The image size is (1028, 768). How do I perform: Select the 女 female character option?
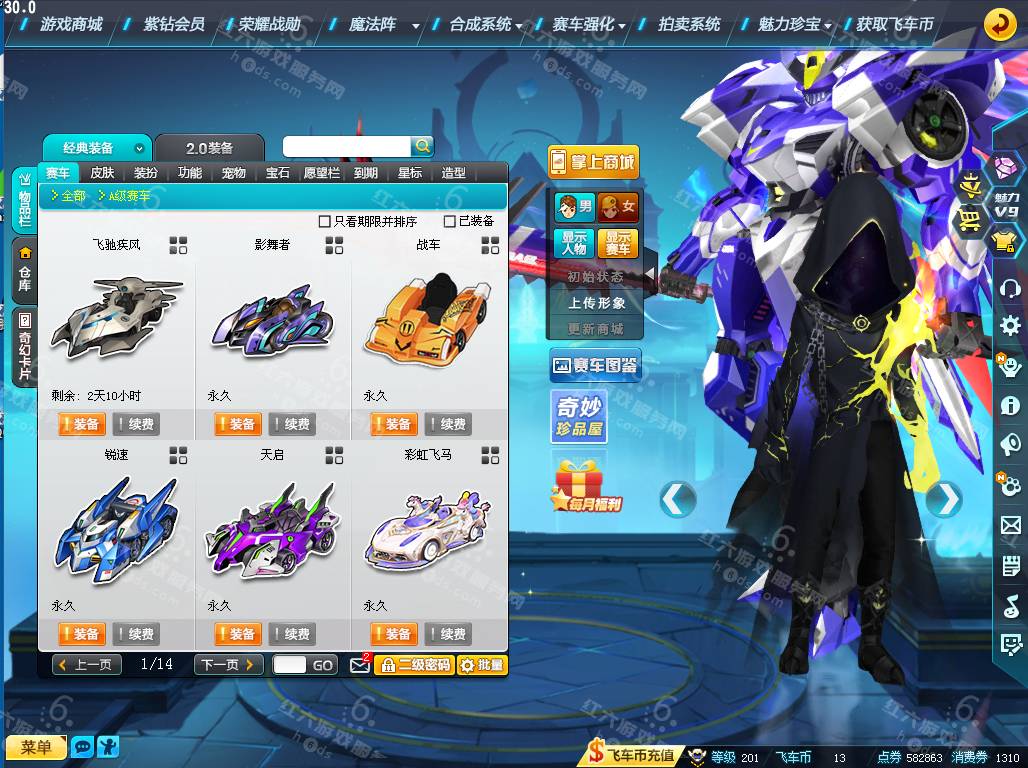click(x=618, y=208)
